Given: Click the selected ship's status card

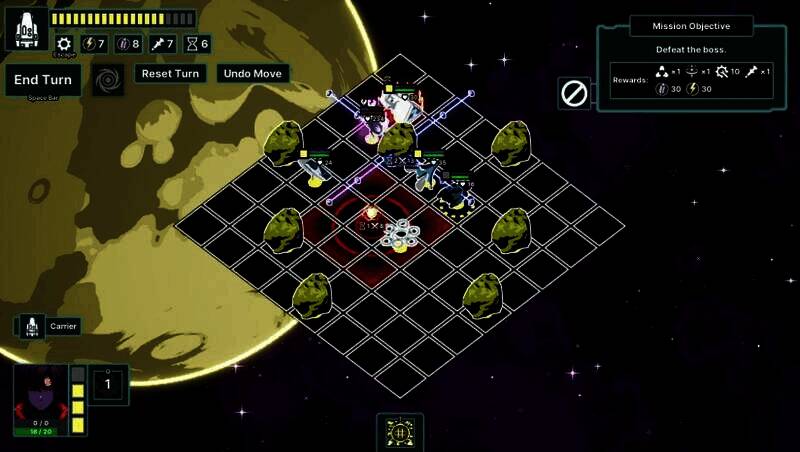Looking at the screenshot, I should click(39, 399).
